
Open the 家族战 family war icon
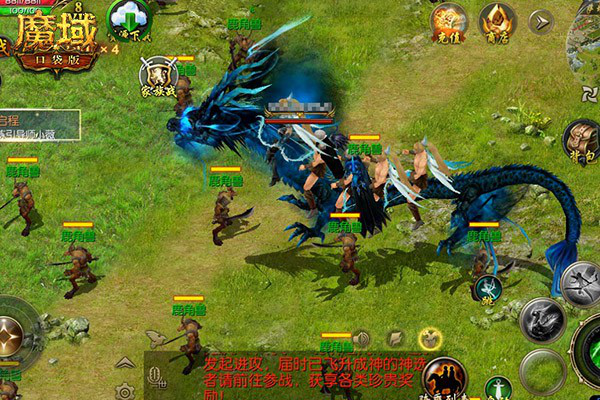pyautogui.click(x=157, y=76)
